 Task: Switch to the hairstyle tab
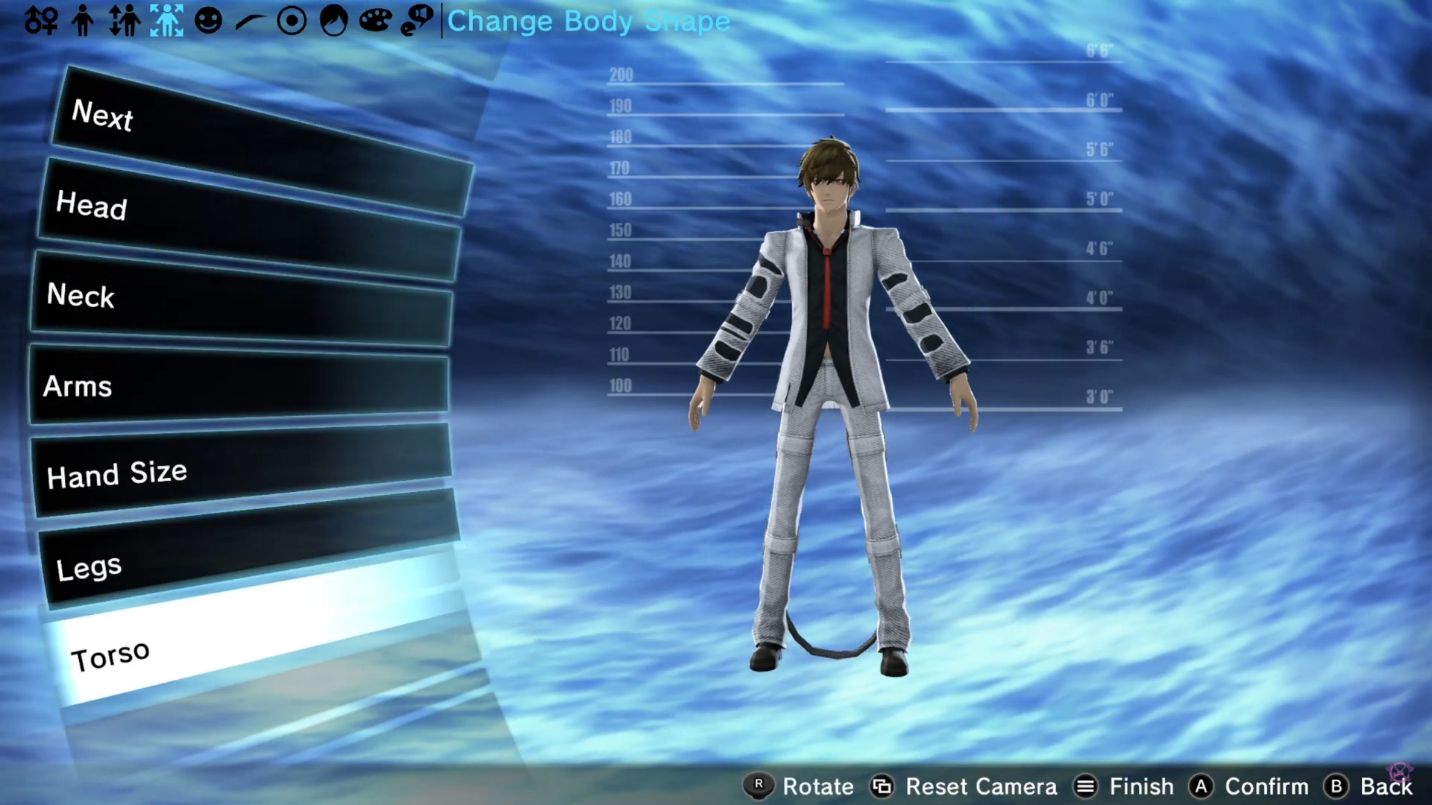point(332,21)
